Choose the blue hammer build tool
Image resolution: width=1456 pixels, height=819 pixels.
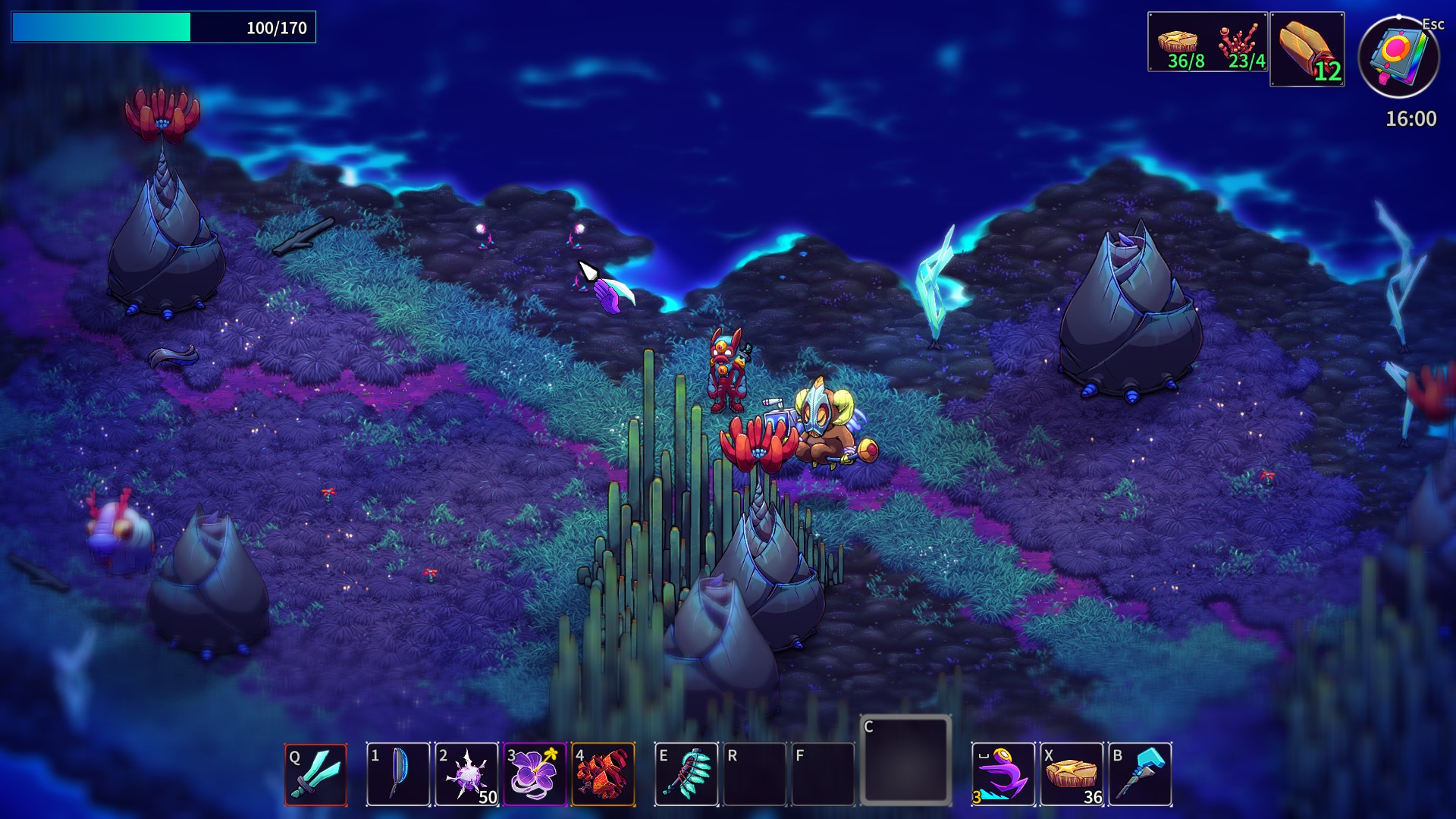click(1140, 774)
